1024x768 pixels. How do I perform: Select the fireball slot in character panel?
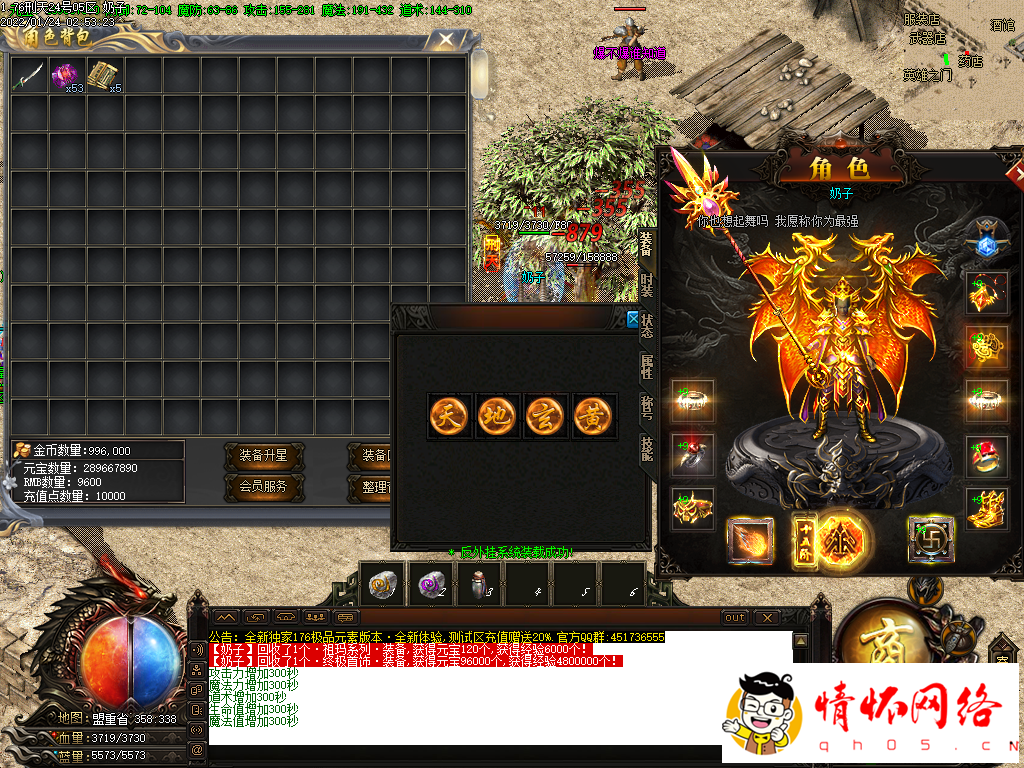[x=750, y=541]
